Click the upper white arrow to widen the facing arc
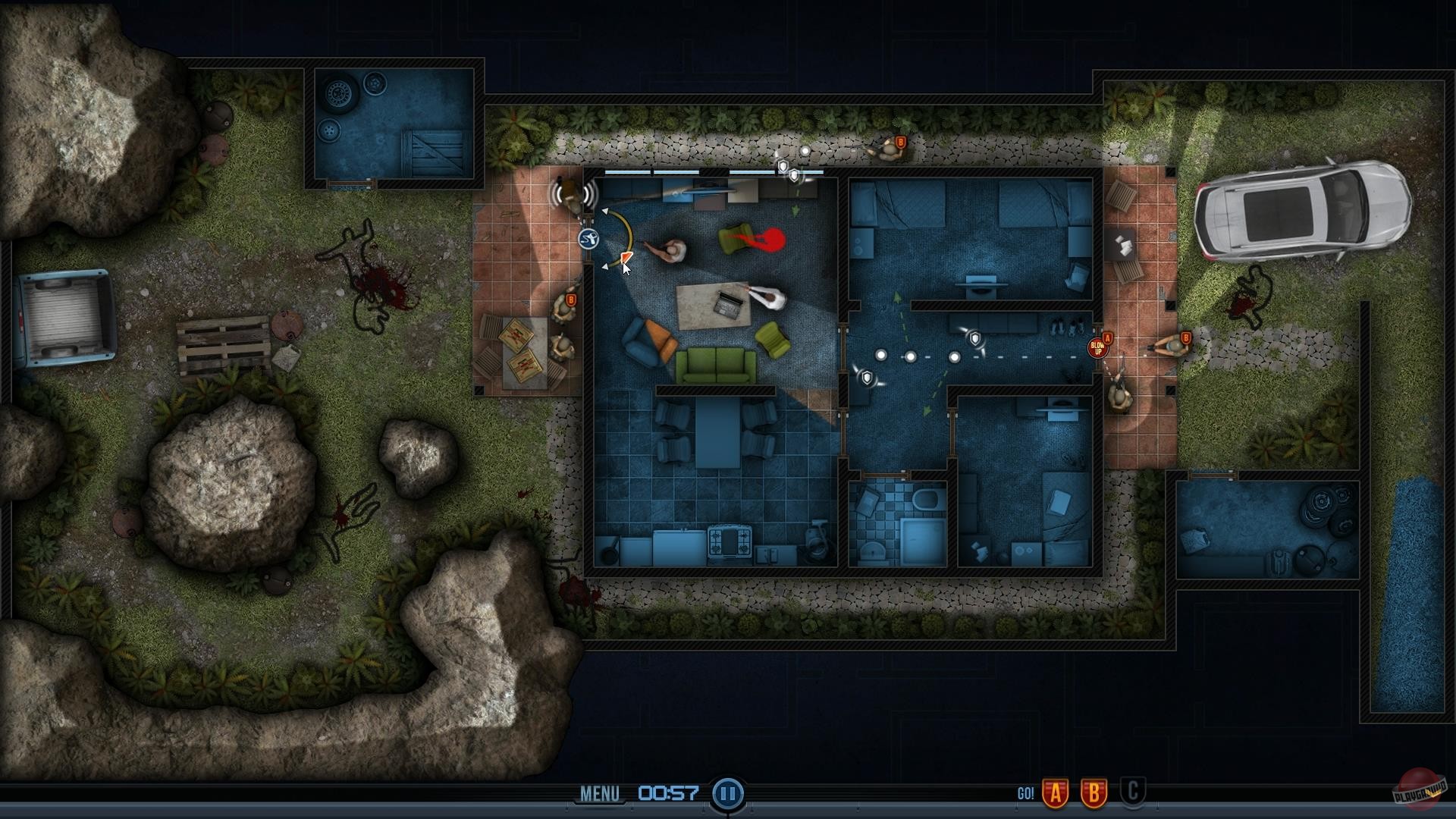 605,210
